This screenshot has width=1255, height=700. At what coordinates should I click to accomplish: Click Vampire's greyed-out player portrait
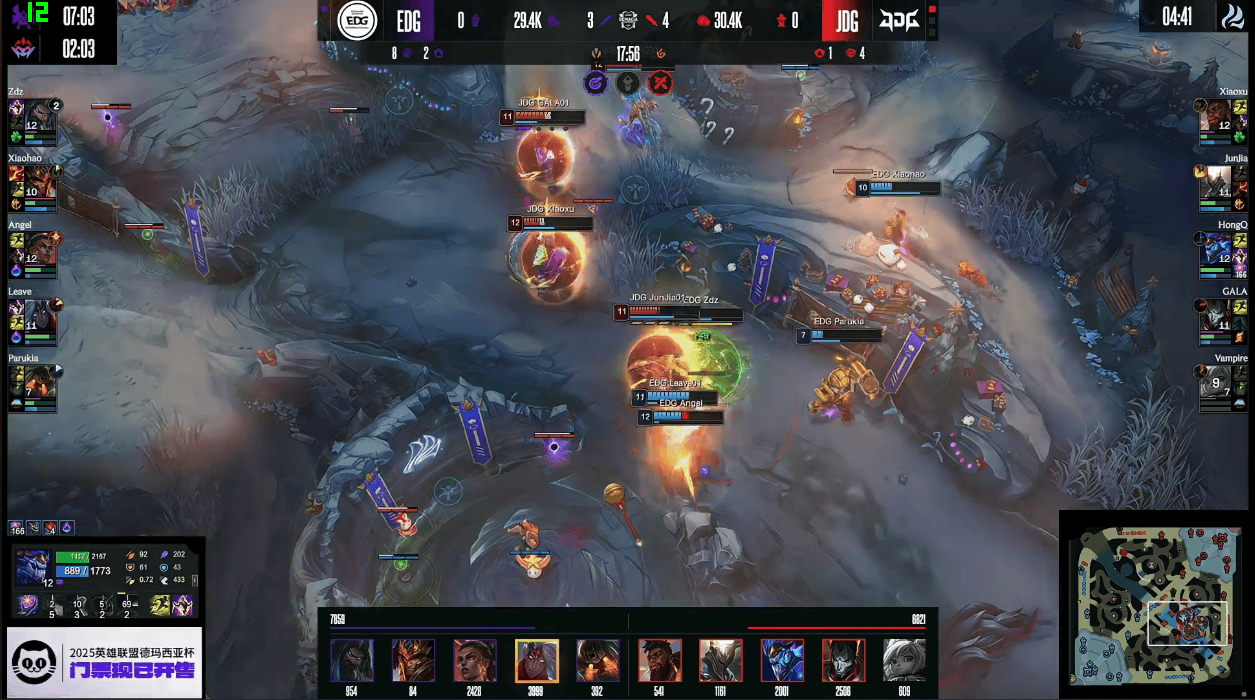(x=1215, y=381)
